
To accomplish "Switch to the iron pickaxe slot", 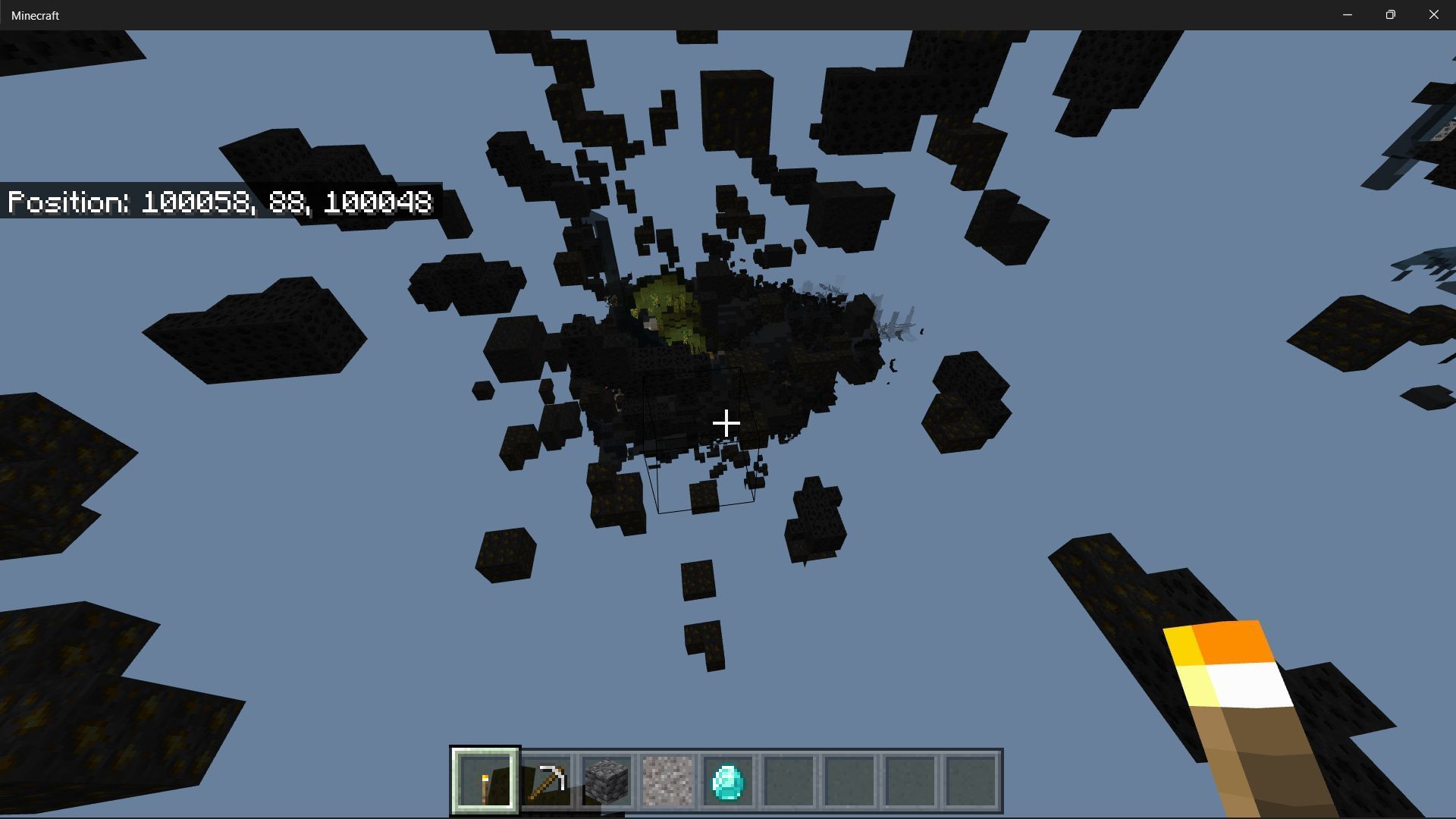I will 546,780.
